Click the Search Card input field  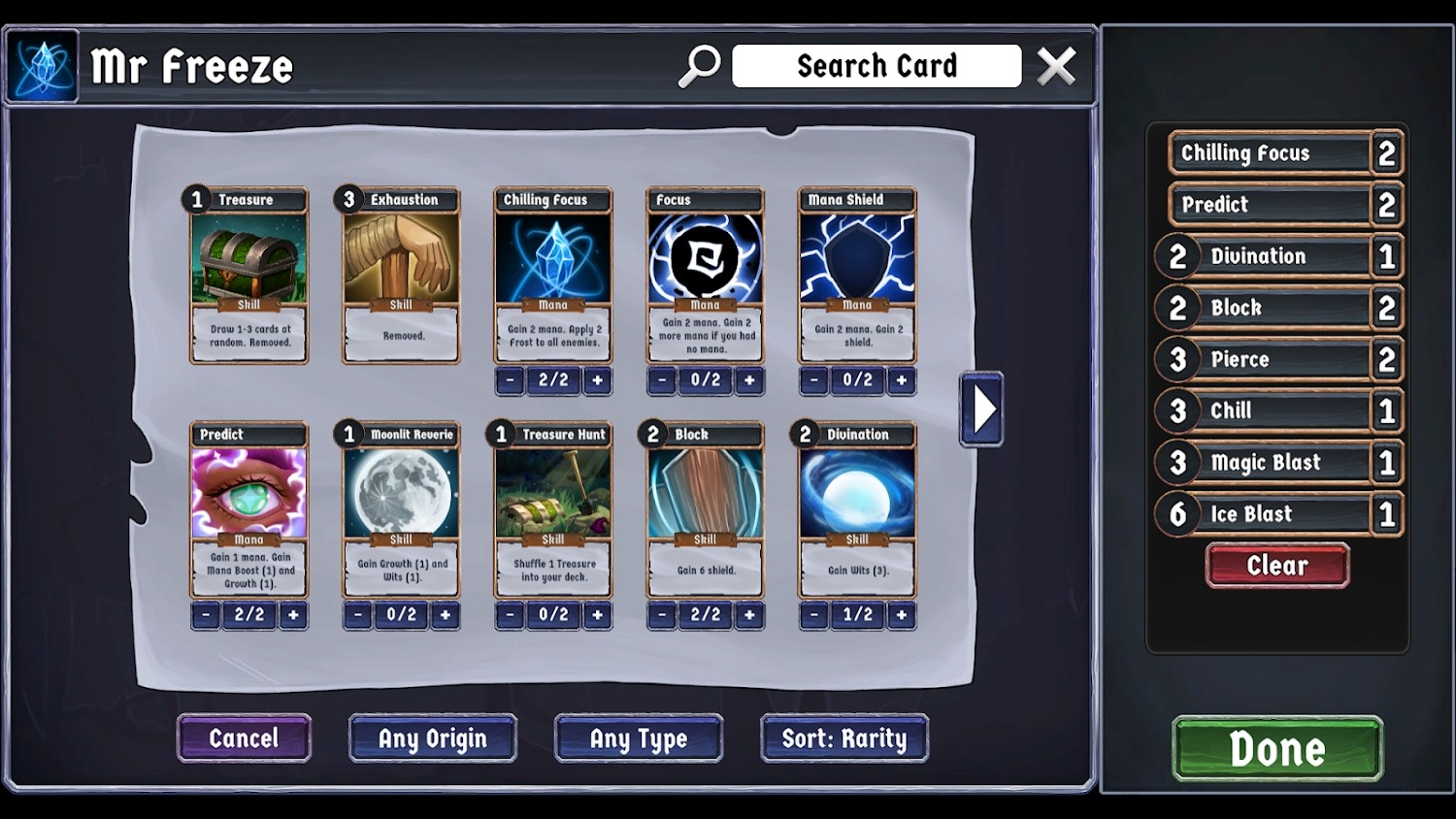coord(877,65)
